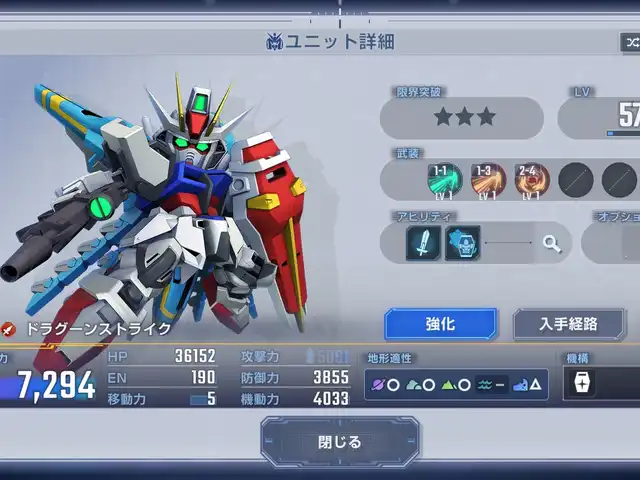Viewport: 640px width, 480px height.
Task: View the 入手経路 acquisition routes
Action: coord(568,324)
